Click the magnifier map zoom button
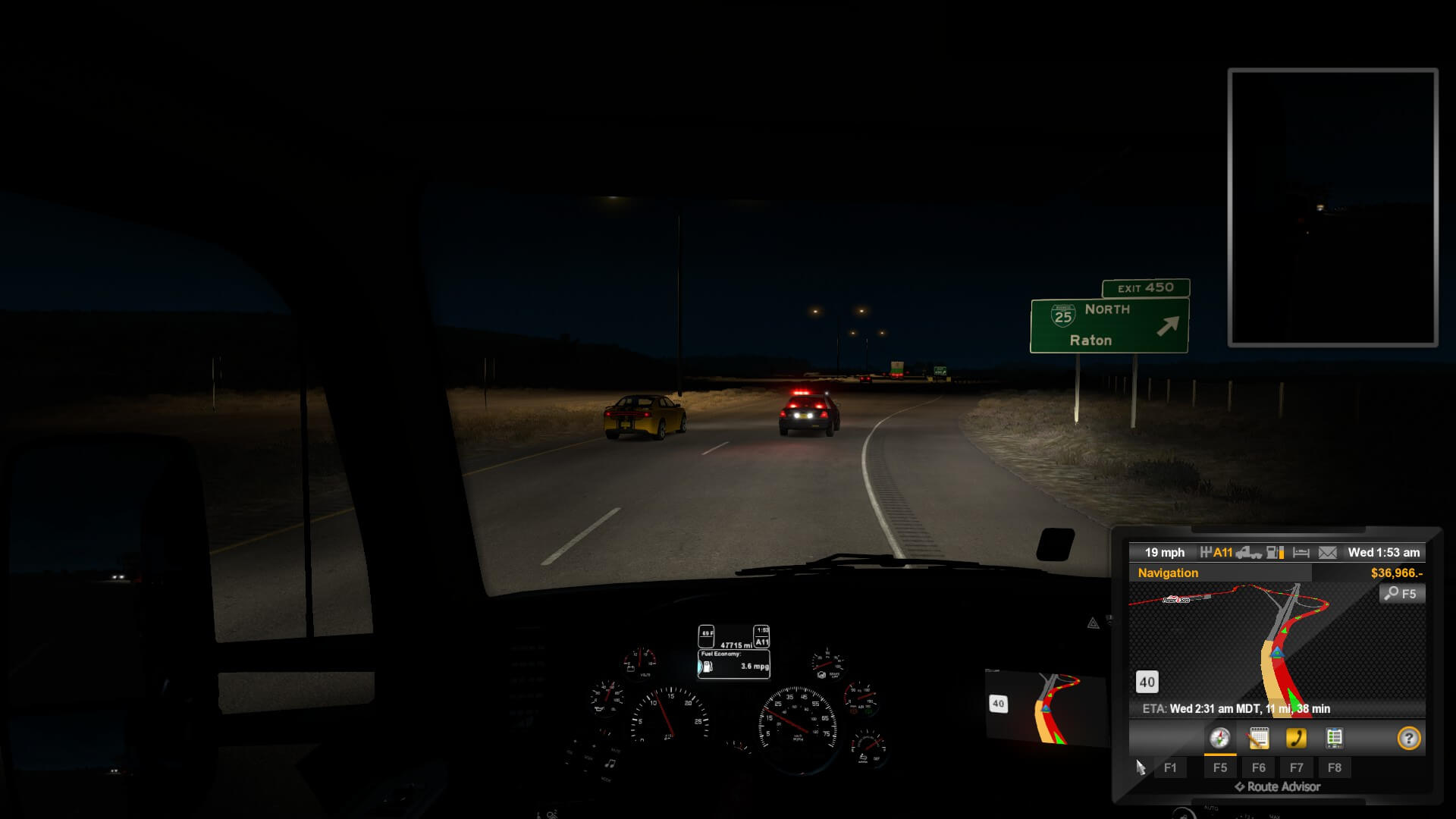Screen dimensions: 1456x819 (1401, 594)
